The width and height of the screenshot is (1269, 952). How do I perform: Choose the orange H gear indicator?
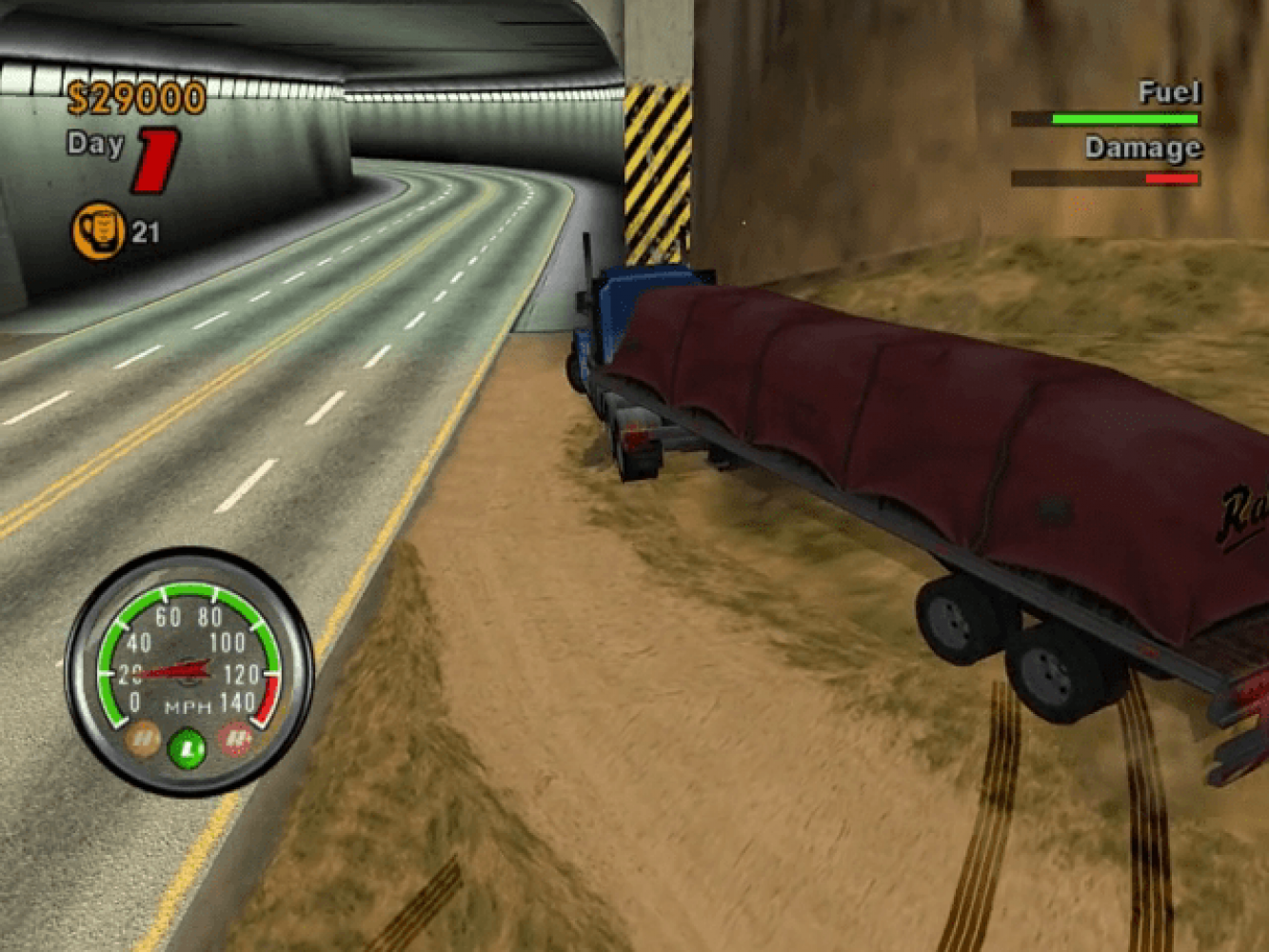pyautogui.click(x=143, y=738)
